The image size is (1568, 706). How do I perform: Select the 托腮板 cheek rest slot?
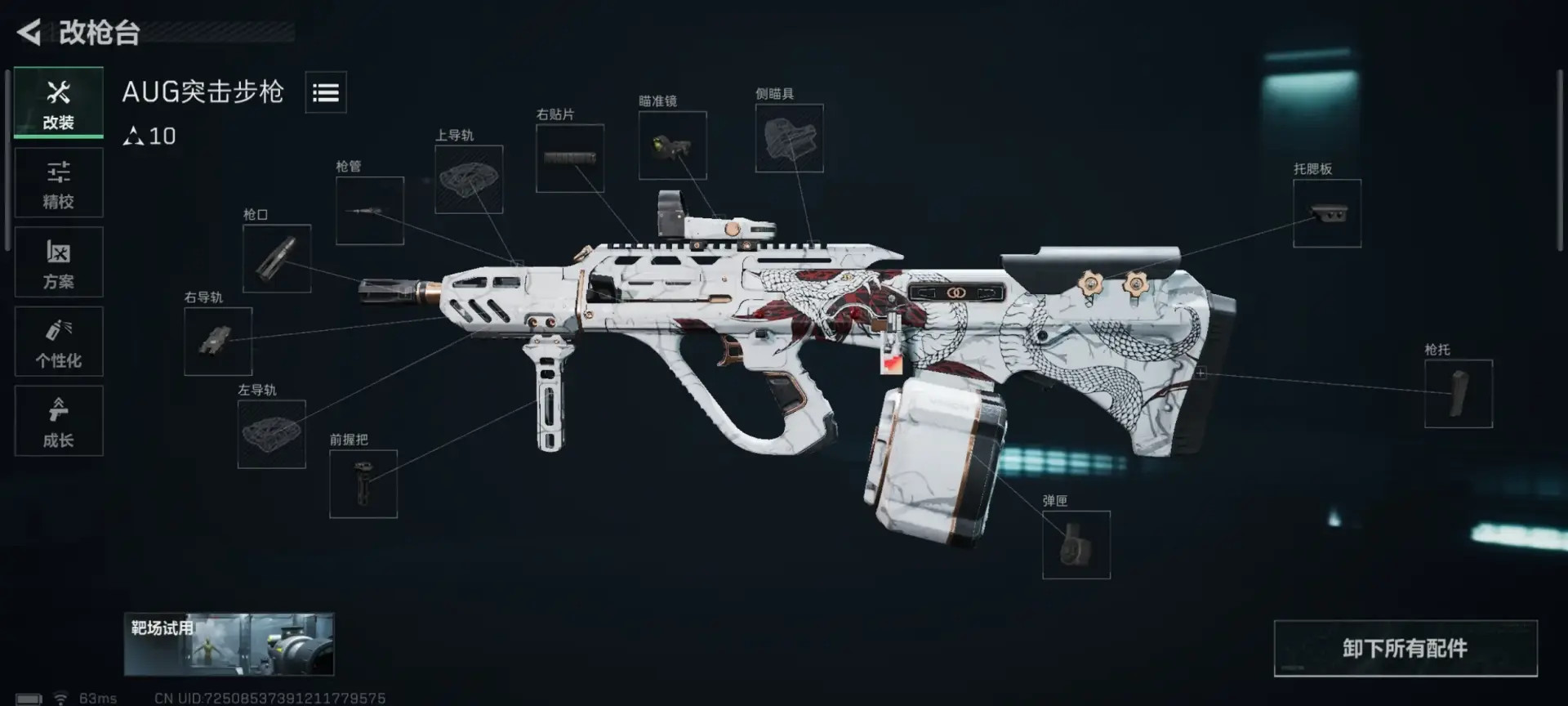click(x=1327, y=213)
